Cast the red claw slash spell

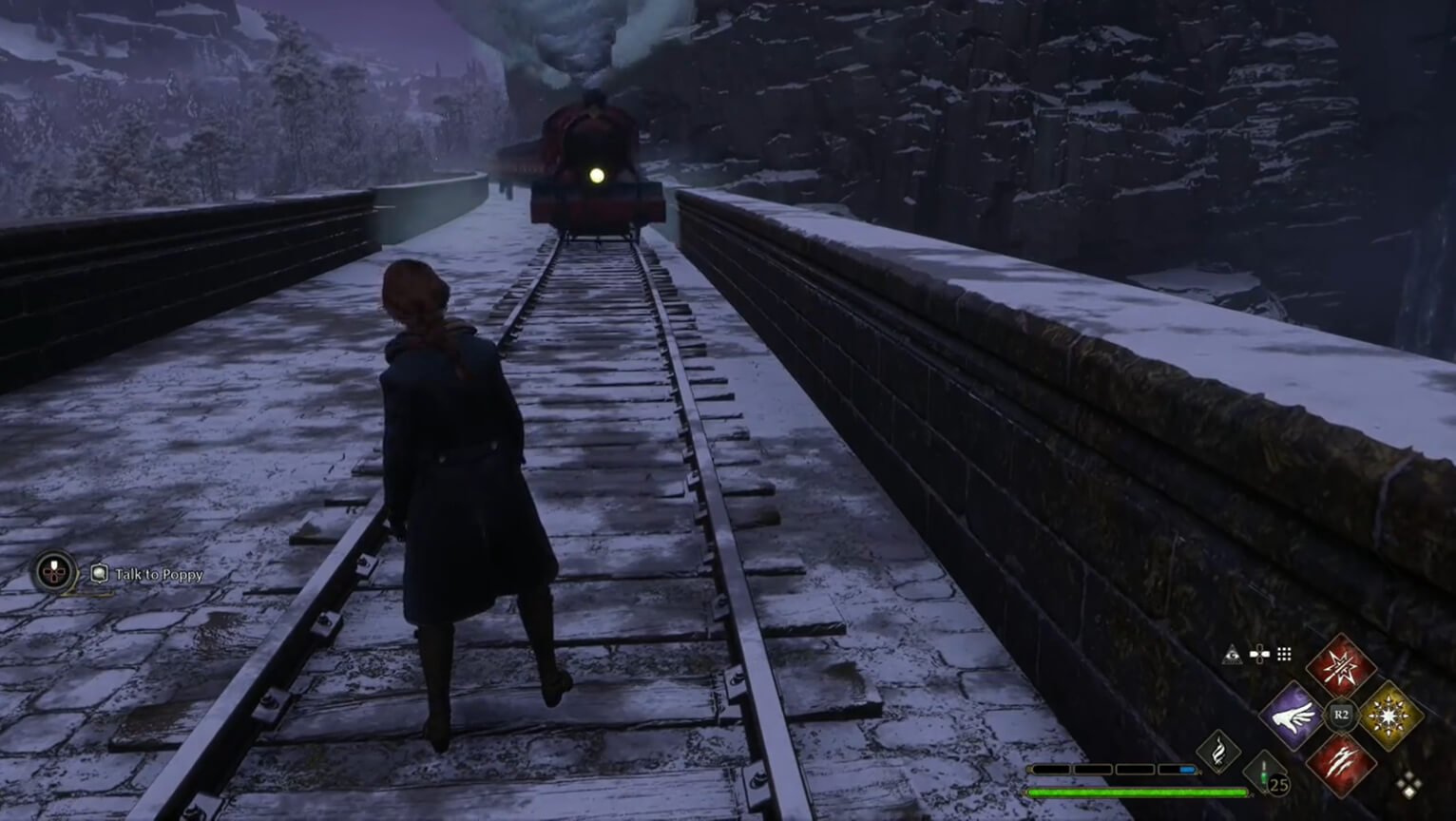point(1340,763)
